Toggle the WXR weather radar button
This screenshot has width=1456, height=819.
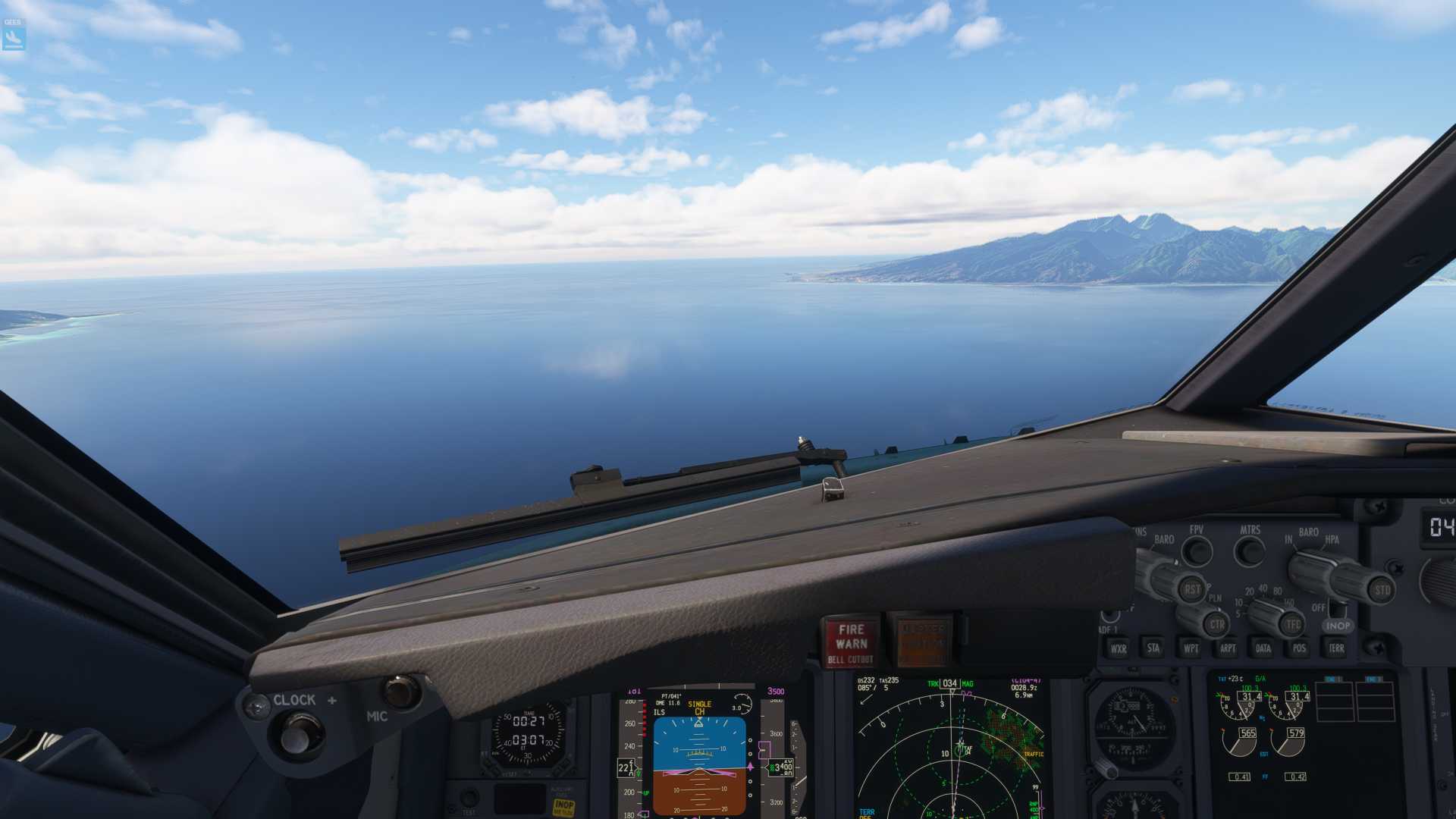(1118, 648)
